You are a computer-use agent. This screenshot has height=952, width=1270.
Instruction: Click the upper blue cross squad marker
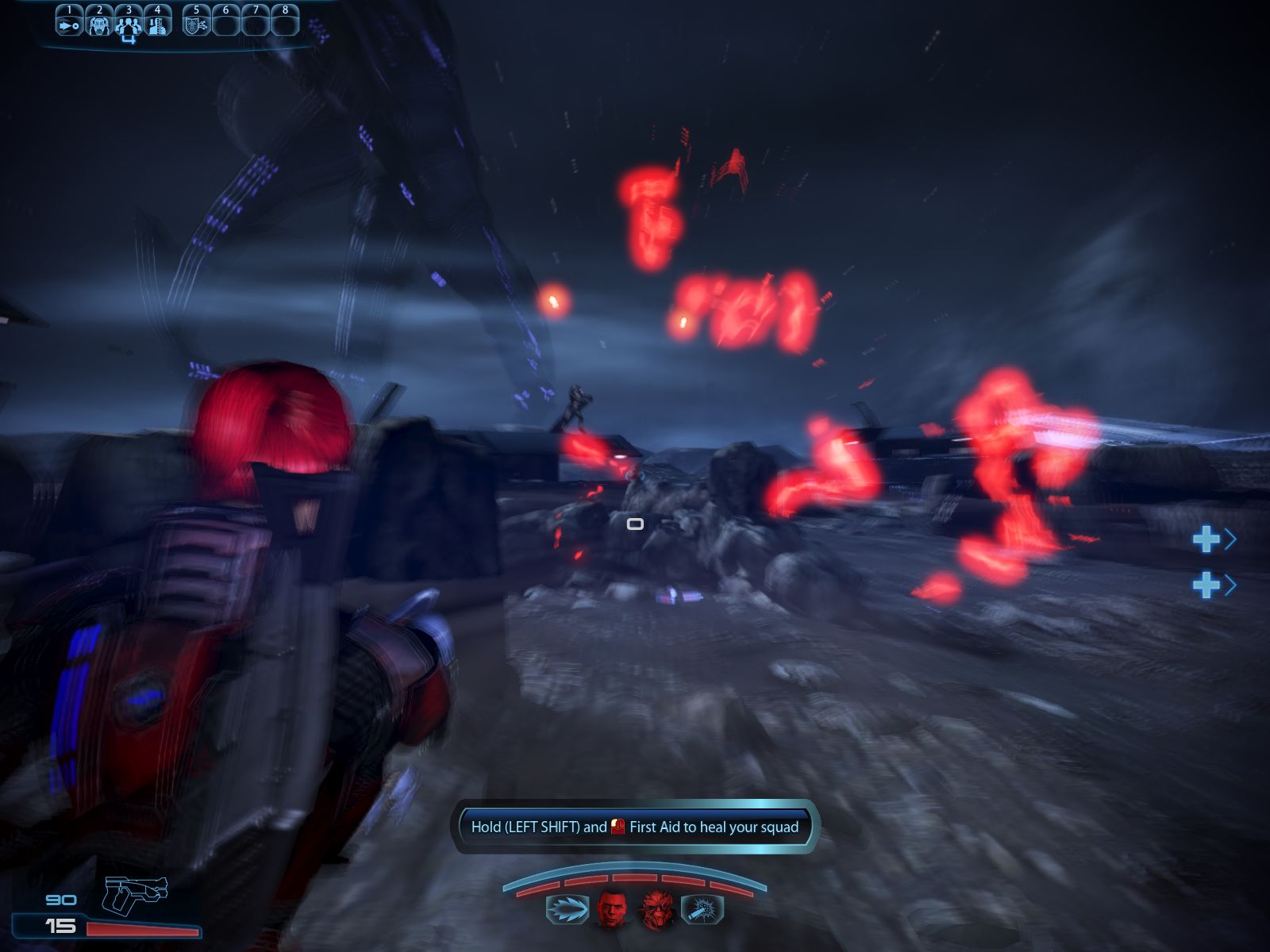[x=1206, y=539]
